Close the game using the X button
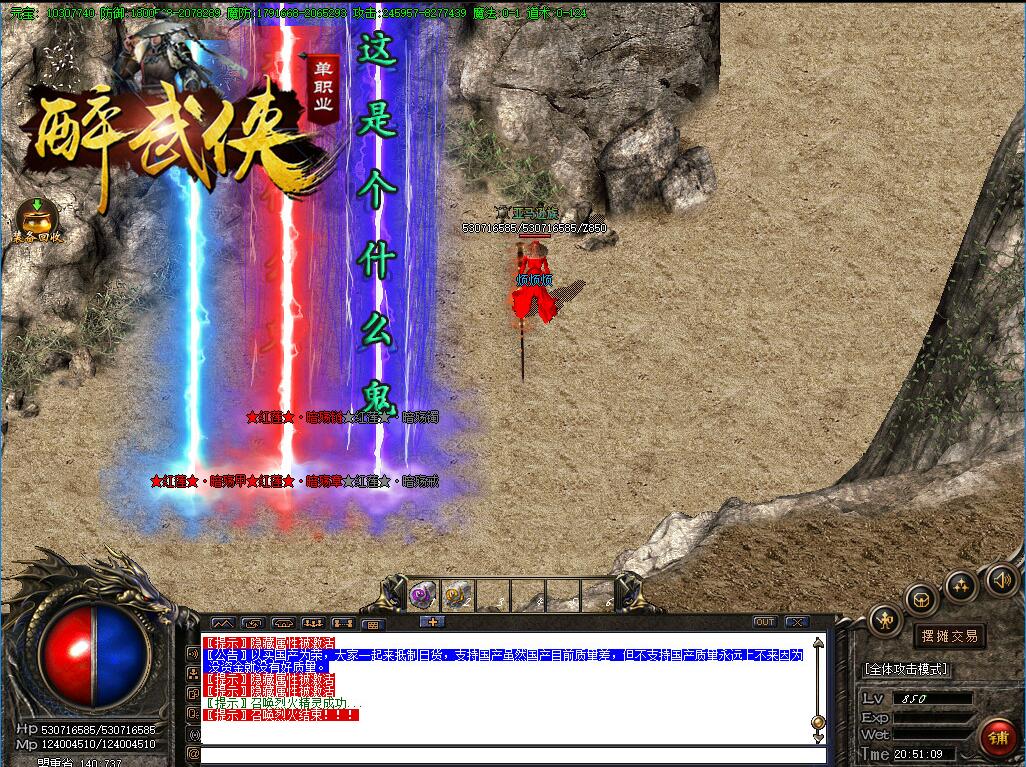Image resolution: width=1026 pixels, height=767 pixels. coord(796,622)
